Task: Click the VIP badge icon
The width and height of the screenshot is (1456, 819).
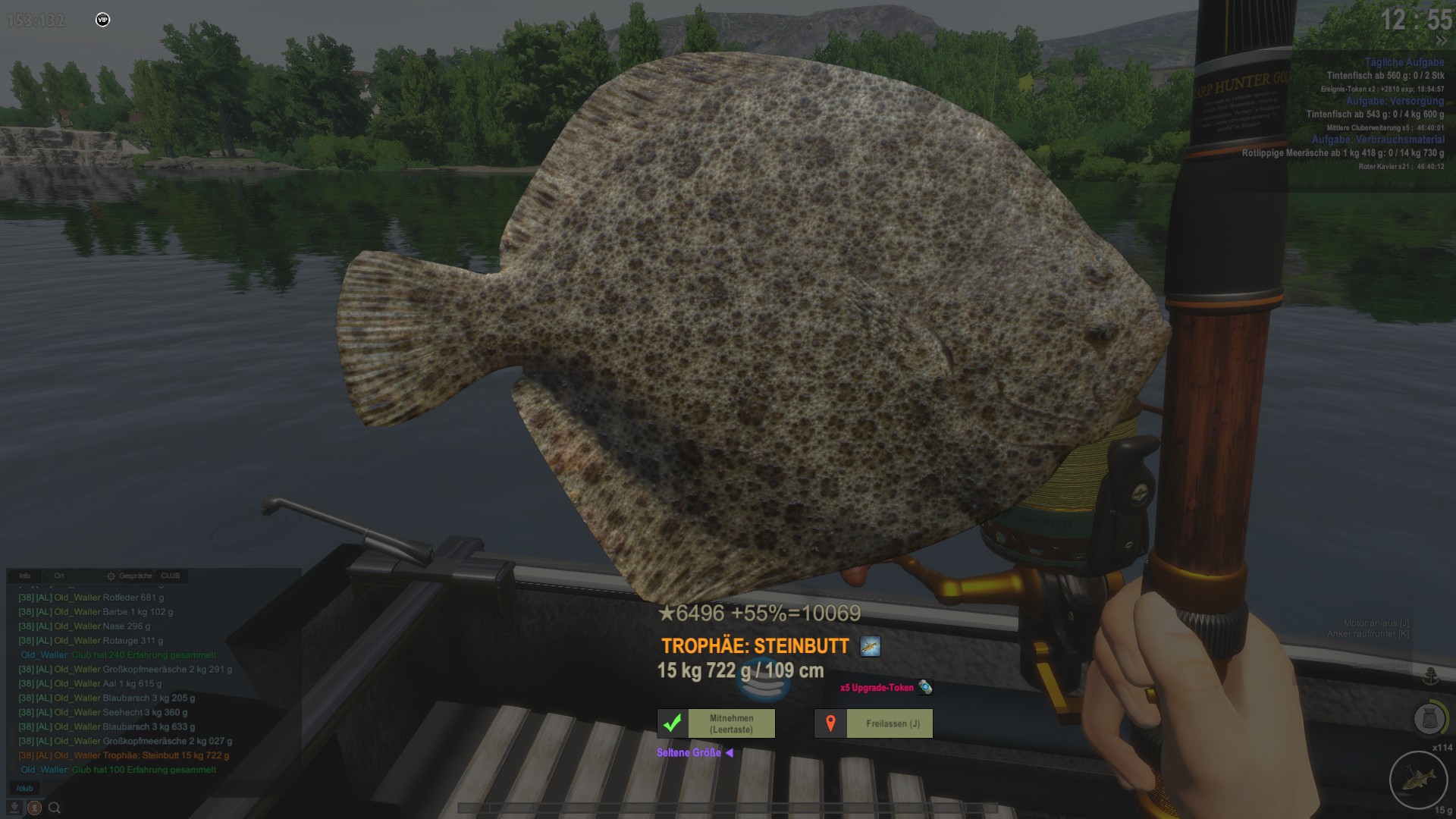Action: pos(102,20)
